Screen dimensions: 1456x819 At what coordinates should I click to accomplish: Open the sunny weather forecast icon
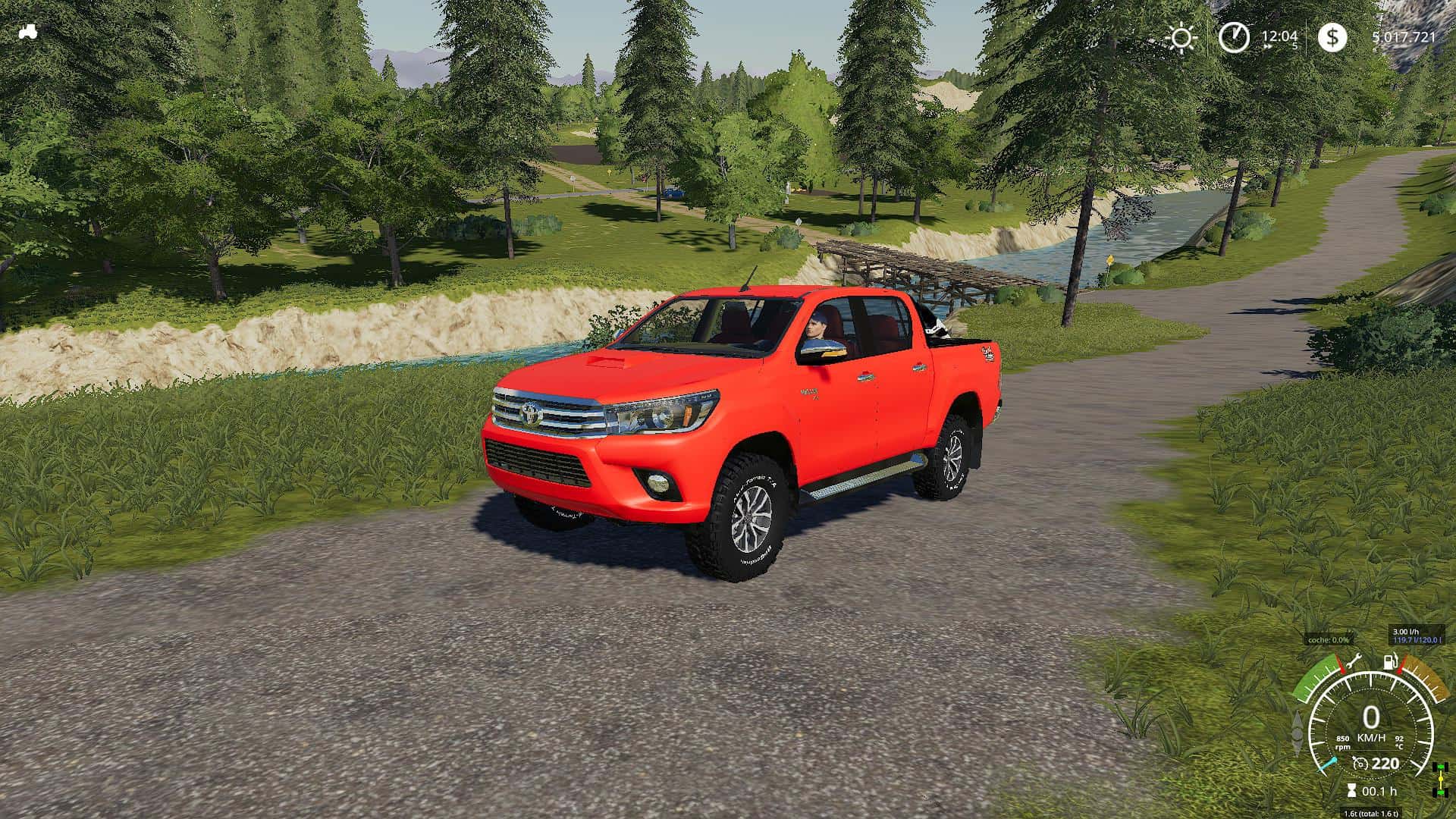[x=1181, y=37]
